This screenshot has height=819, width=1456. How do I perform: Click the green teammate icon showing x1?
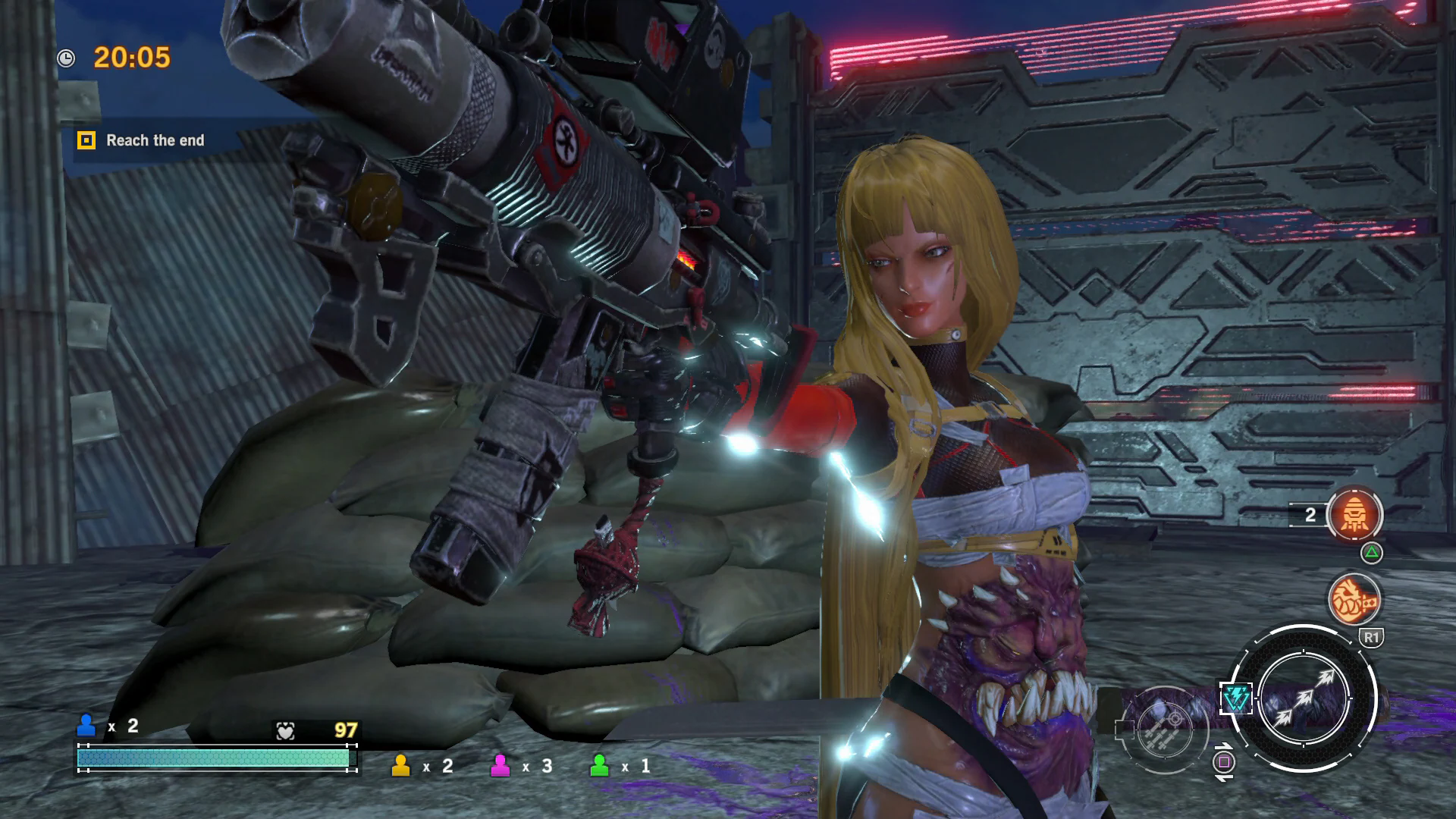click(600, 766)
